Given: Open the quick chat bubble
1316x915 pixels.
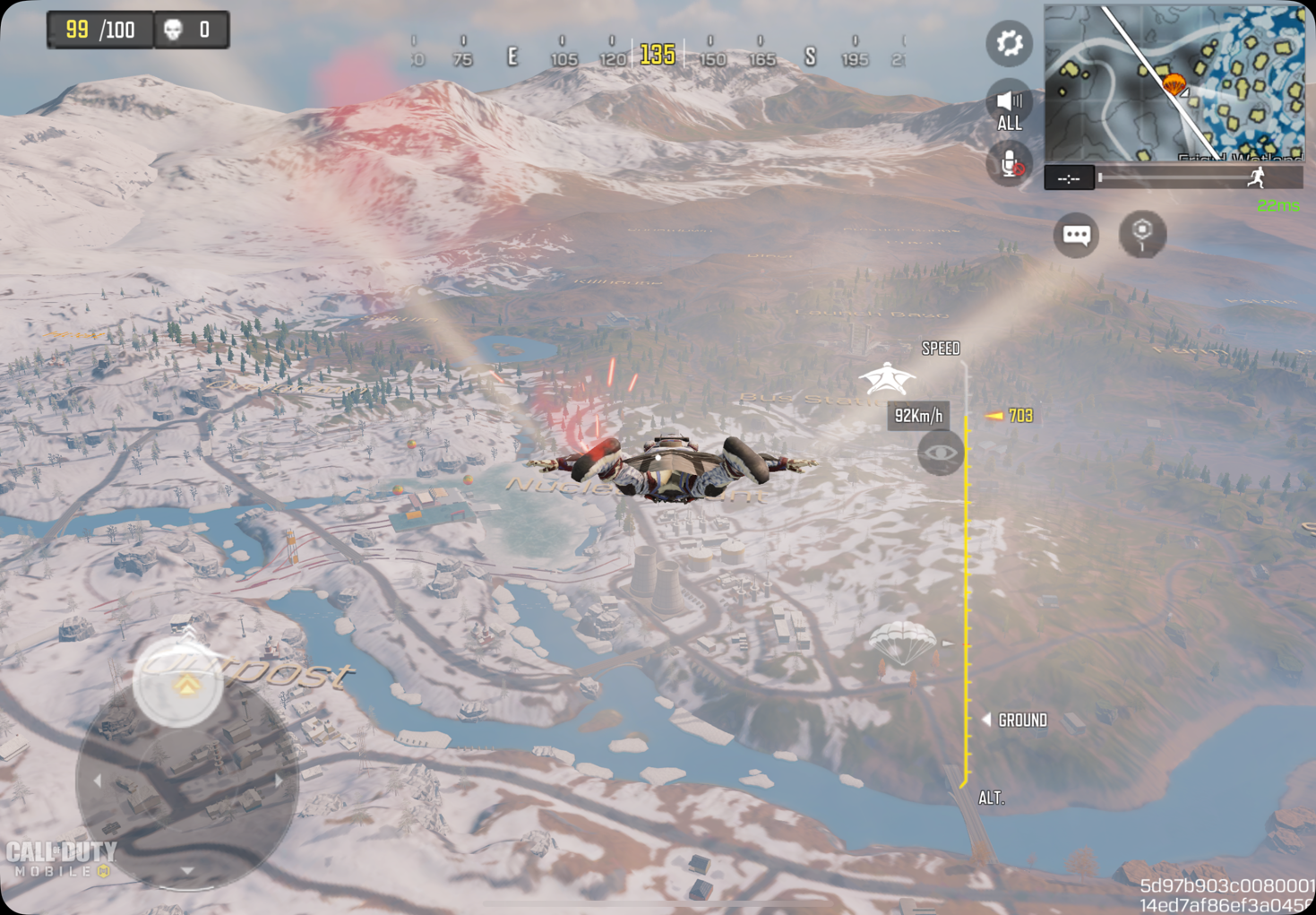Looking at the screenshot, I should (1076, 235).
